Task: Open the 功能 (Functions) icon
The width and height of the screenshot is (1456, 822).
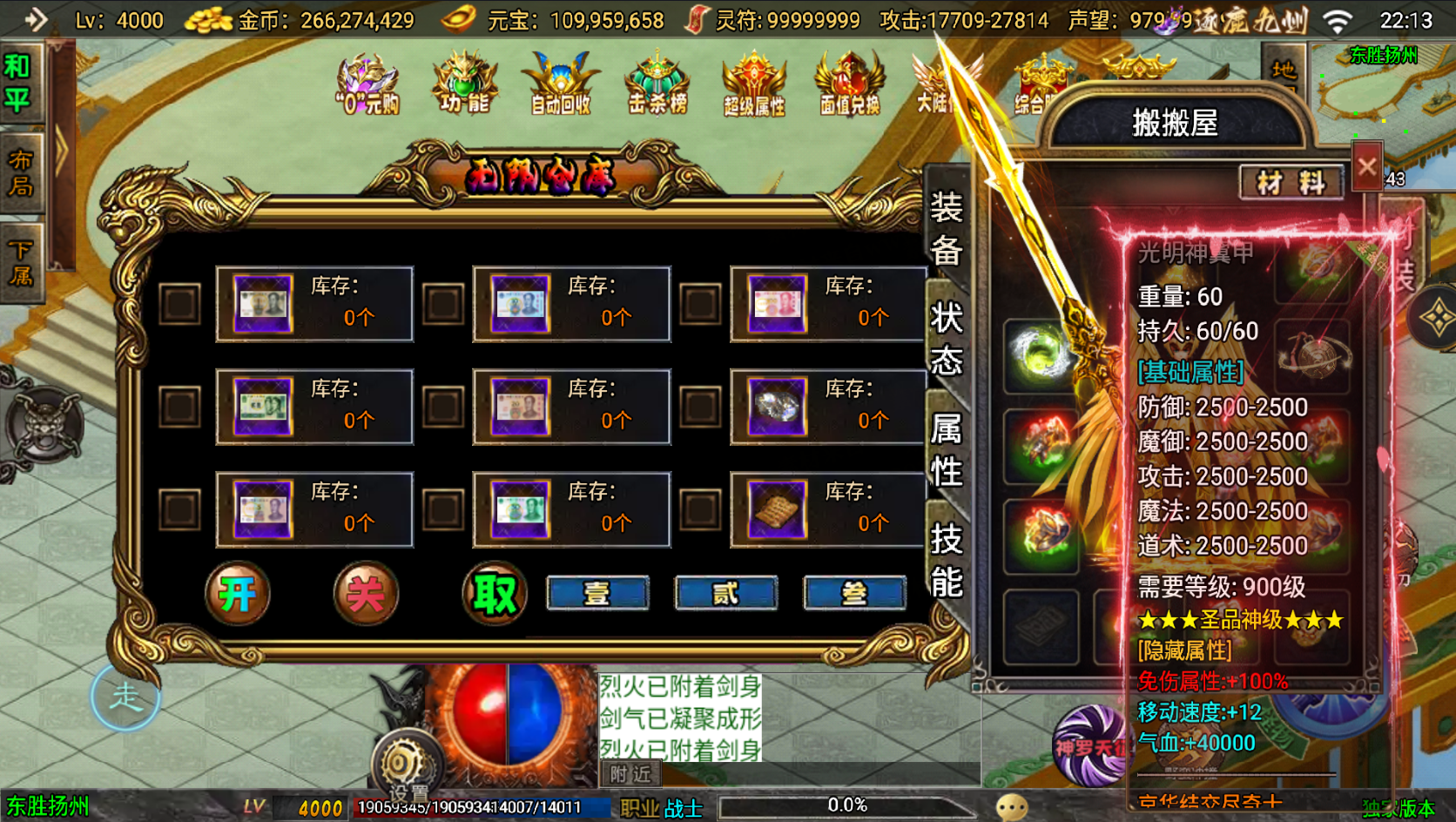Action: coord(465,81)
